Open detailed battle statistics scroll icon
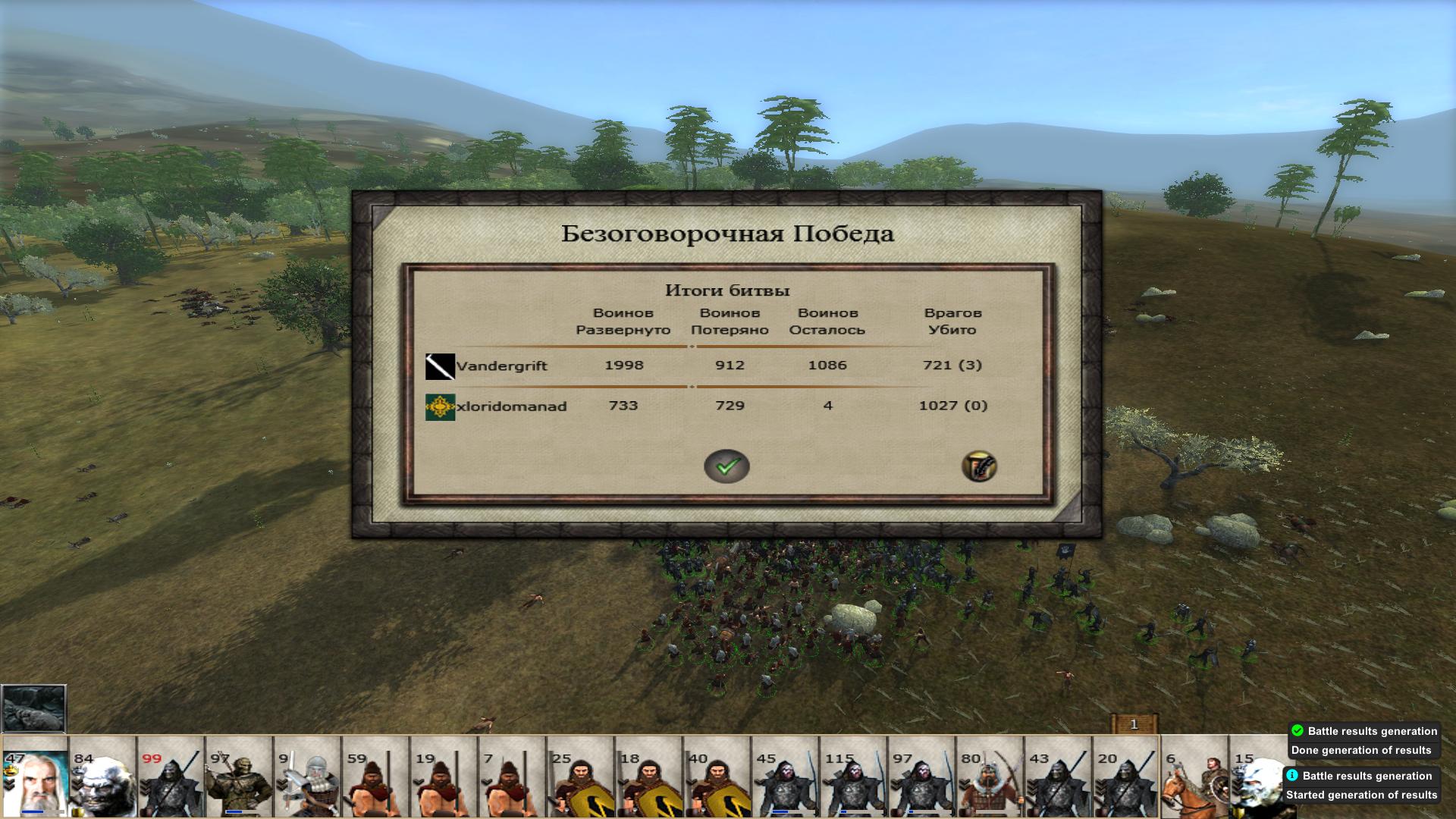Viewport: 1456px width, 819px height. (979, 466)
